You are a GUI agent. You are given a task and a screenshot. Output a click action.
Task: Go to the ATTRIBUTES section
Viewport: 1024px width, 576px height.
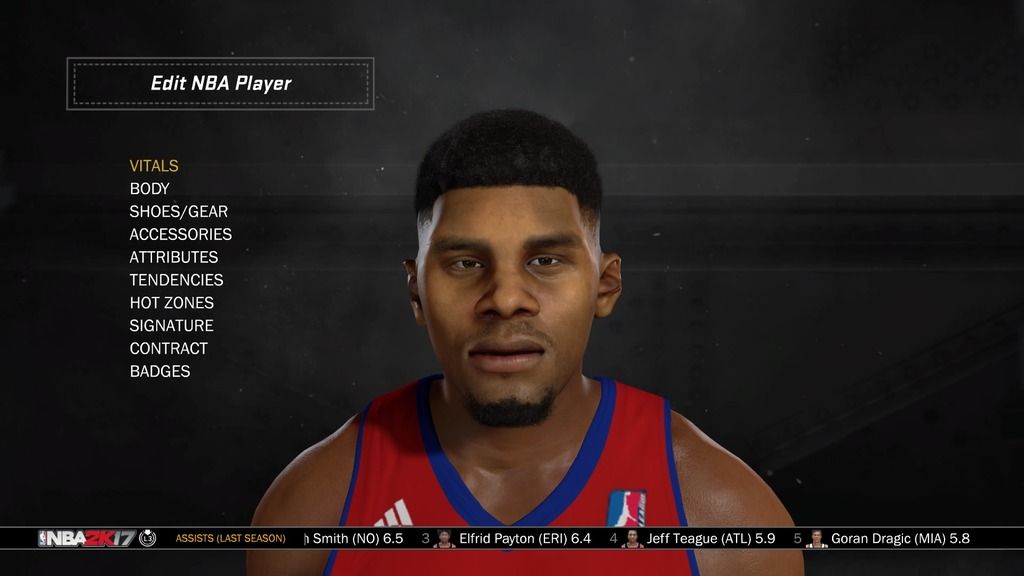(174, 257)
